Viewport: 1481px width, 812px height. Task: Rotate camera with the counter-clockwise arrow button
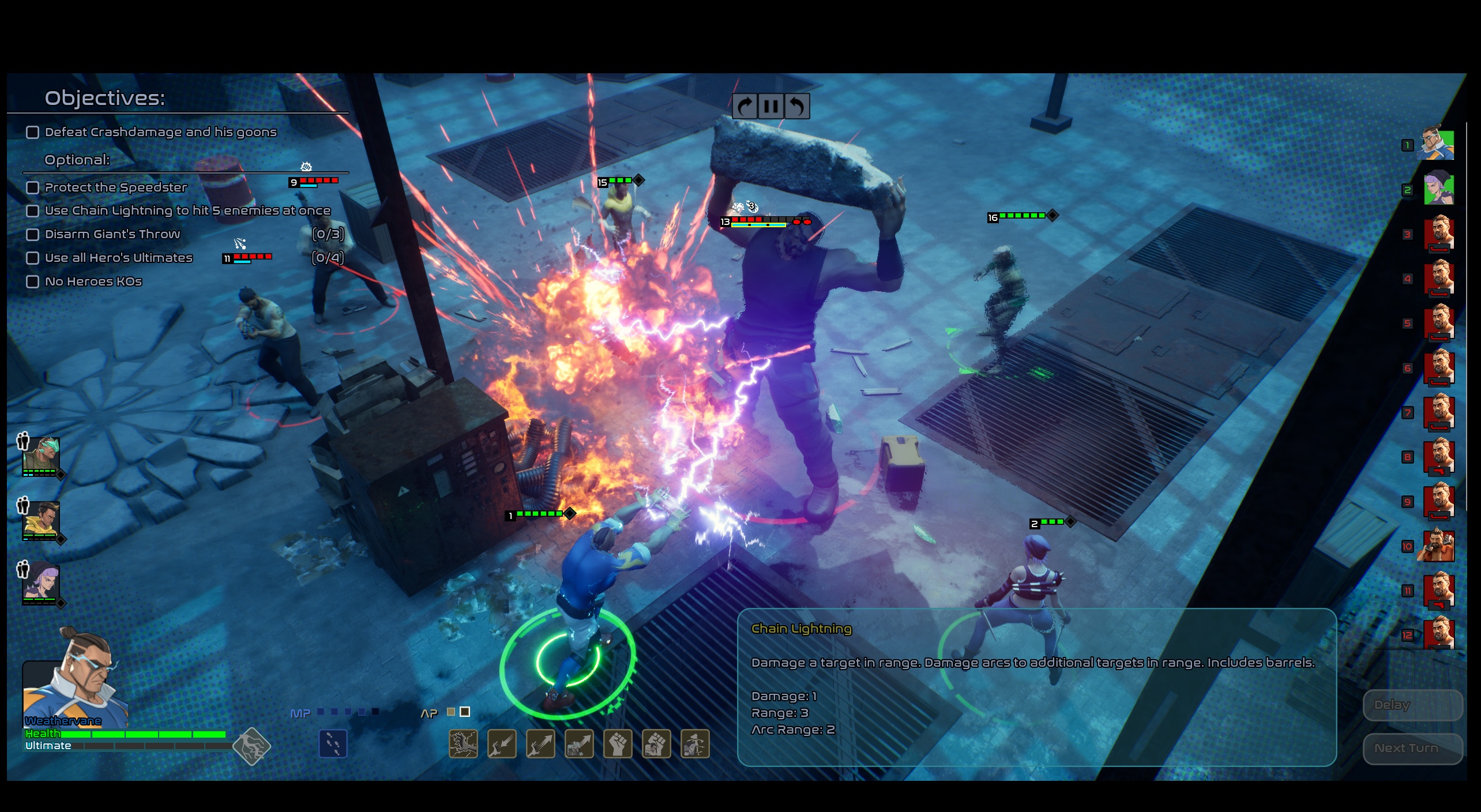[796, 106]
